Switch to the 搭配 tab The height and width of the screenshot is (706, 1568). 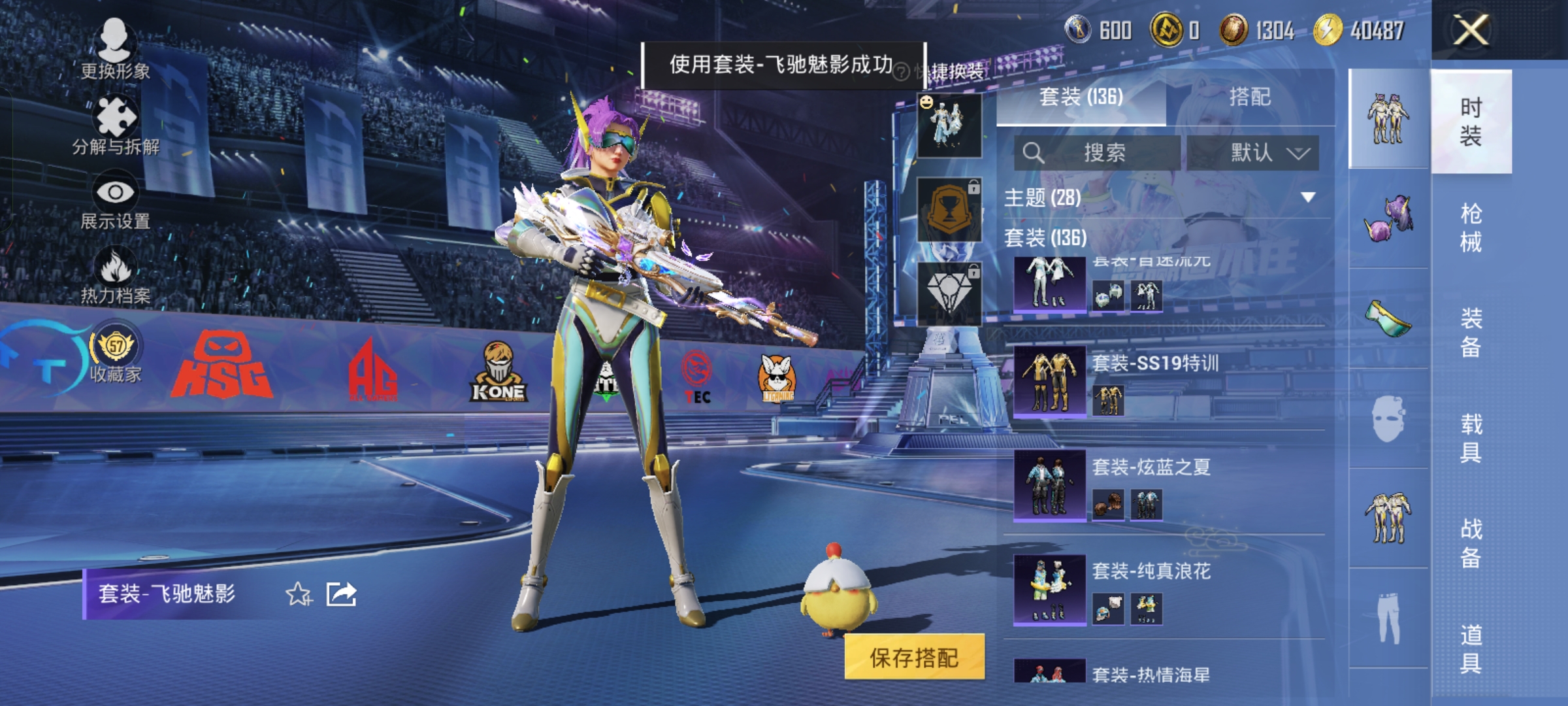click(1249, 97)
